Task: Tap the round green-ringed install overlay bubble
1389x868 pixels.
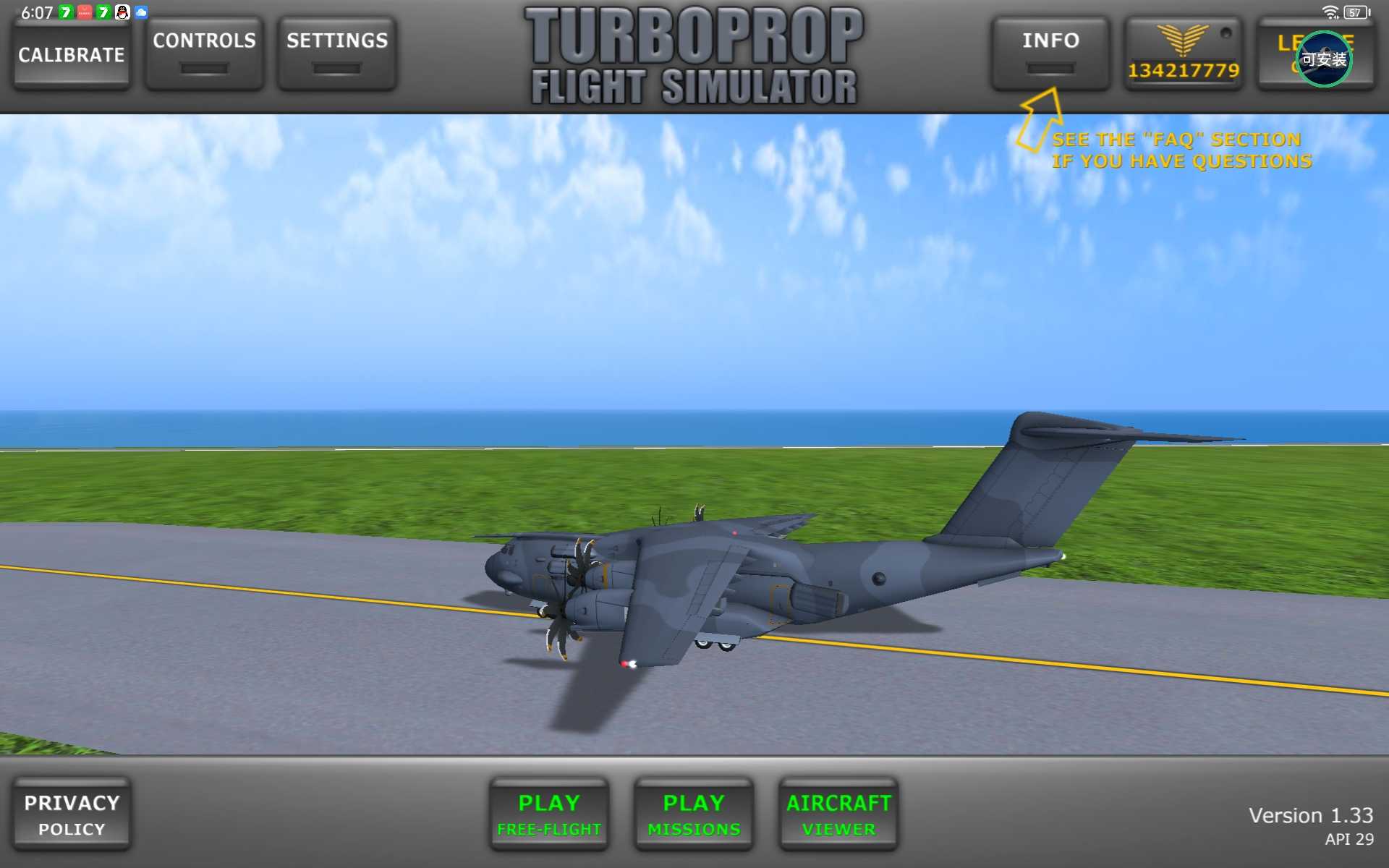Action: pos(1323,59)
